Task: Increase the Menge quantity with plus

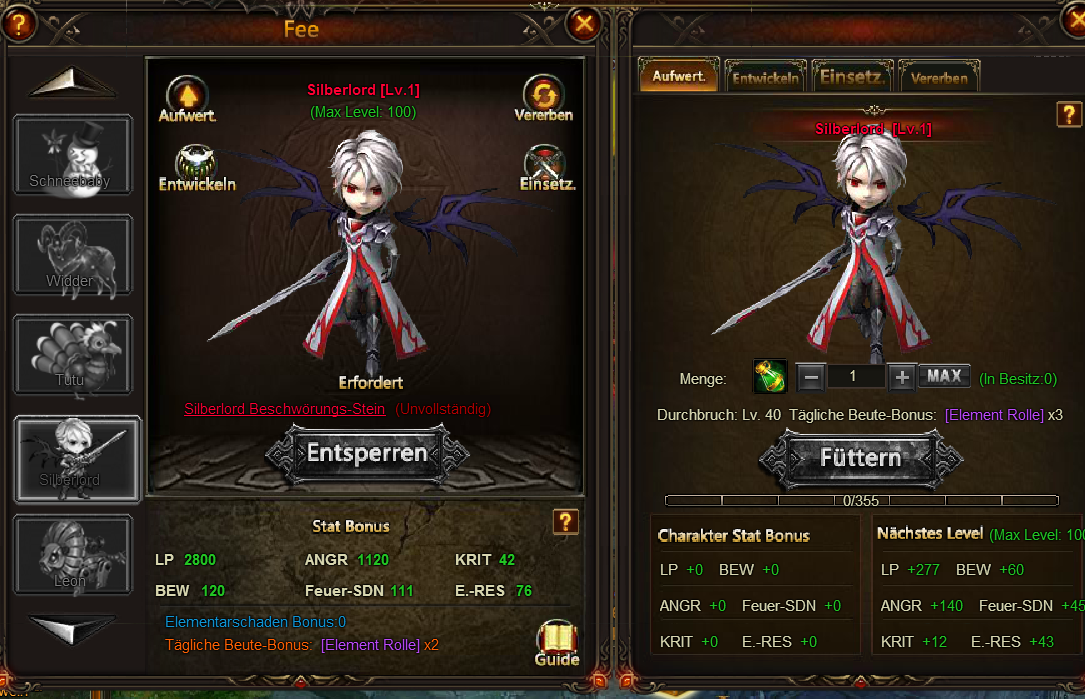Action: pyautogui.click(x=902, y=377)
